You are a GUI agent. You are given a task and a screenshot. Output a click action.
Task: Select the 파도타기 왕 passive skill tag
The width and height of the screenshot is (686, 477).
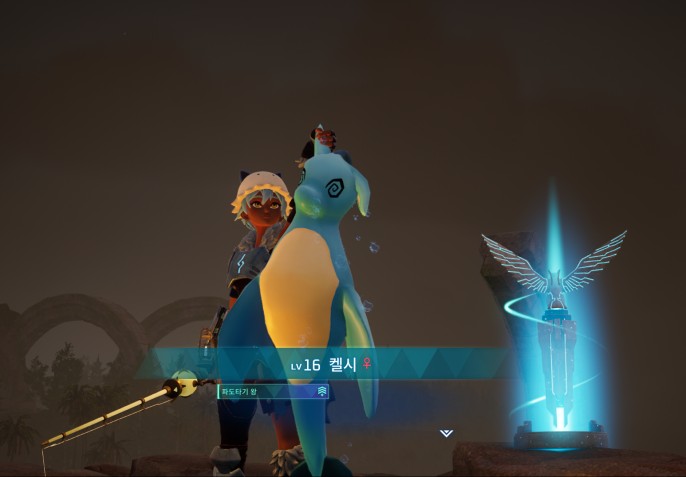click(x=273, y=391)
